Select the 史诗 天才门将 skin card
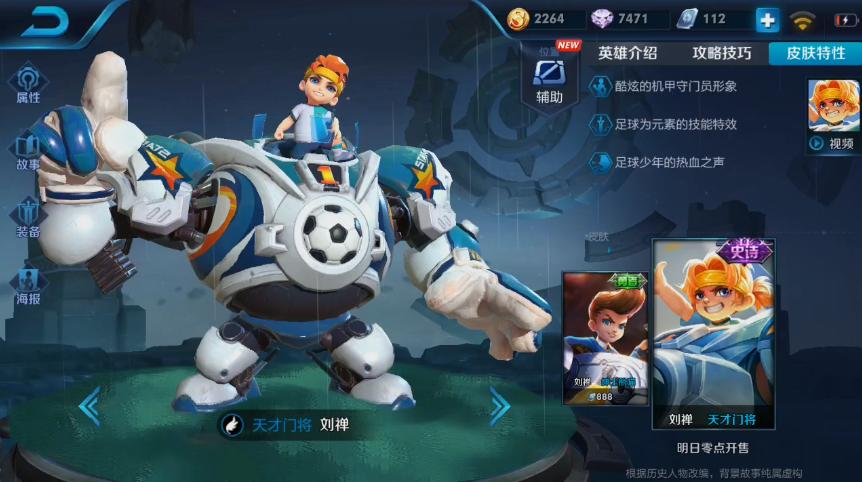This screenshot has height=482, width=862. 712,335
